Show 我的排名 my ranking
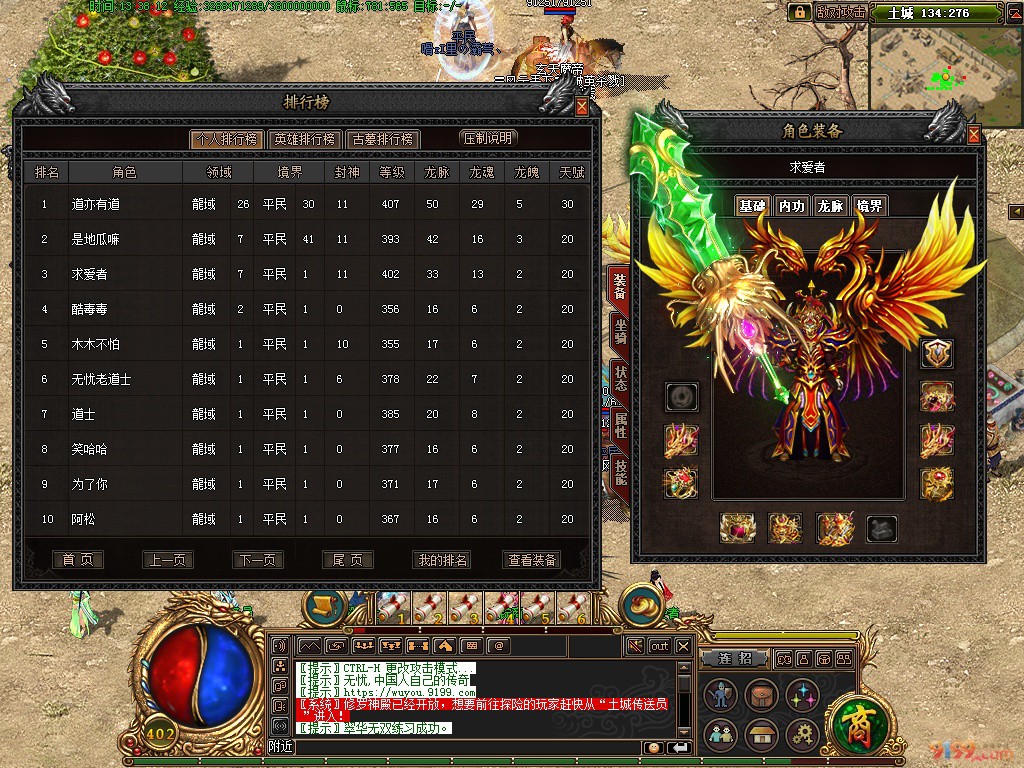Viewport: 1024px width, 768px height. click(x=441, y=560)
